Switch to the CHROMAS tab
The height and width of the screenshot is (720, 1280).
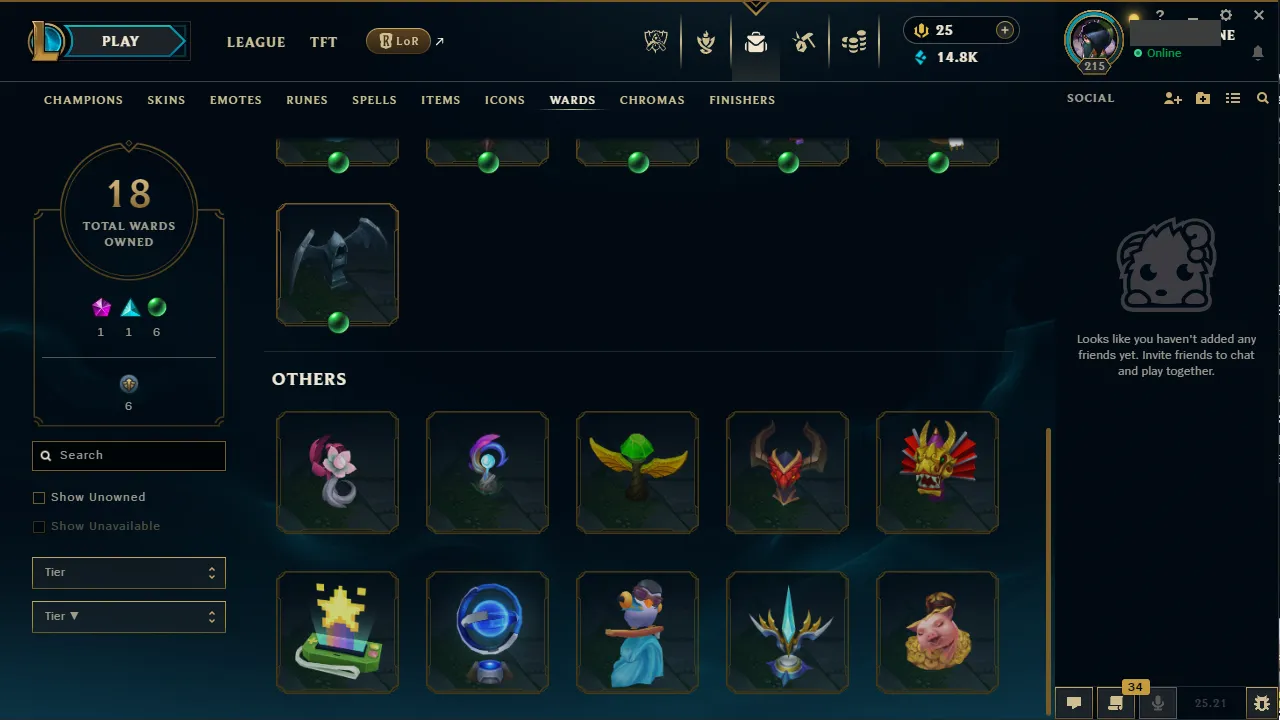(x=652, y=100)
